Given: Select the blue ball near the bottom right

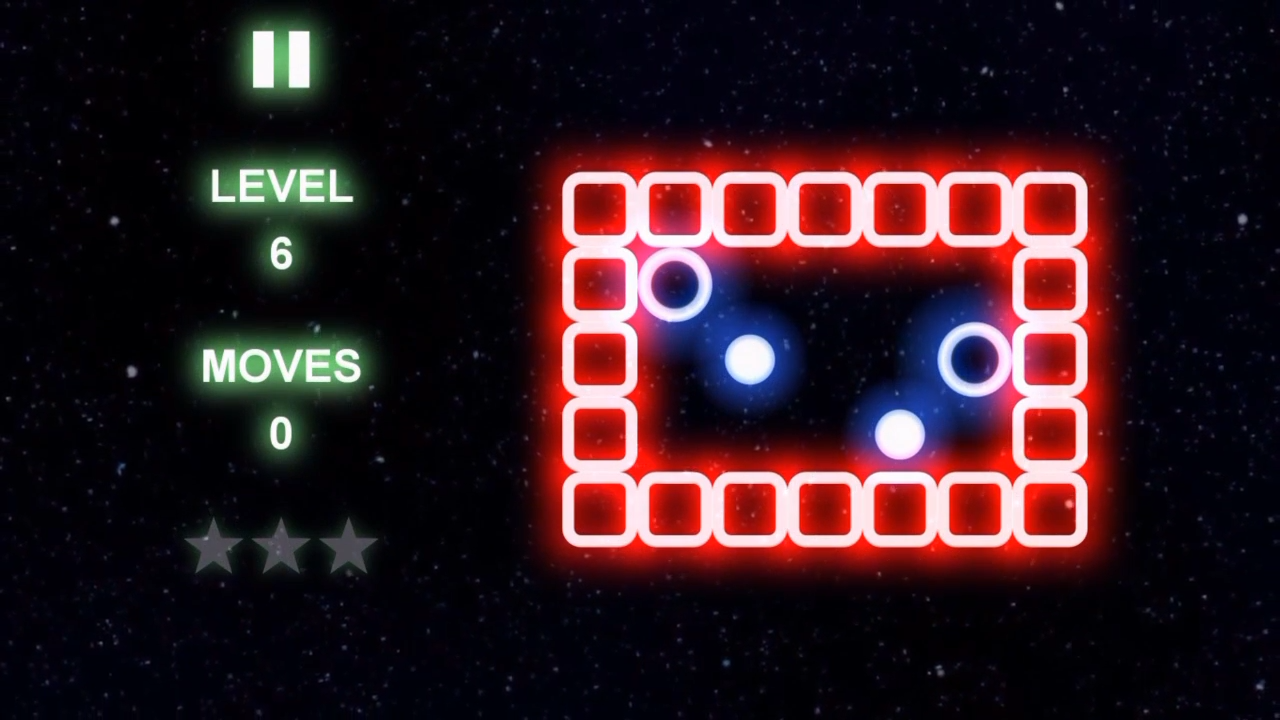Looking at the screenshot, I should tap(898, 432).
